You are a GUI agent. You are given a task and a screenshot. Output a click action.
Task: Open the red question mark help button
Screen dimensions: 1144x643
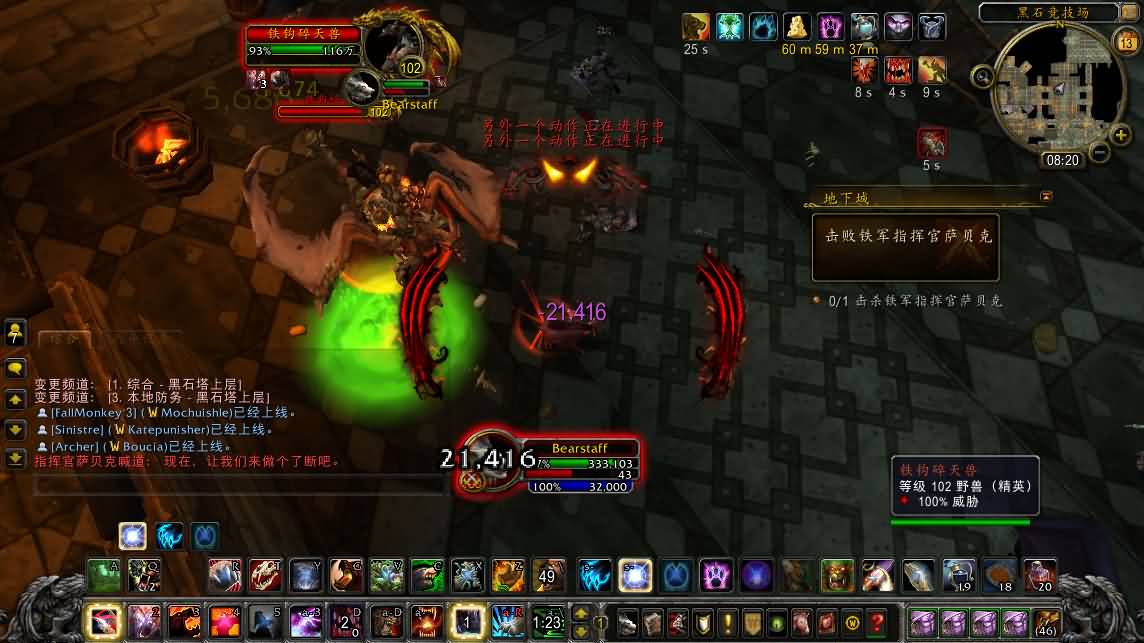tap(877, 620)
